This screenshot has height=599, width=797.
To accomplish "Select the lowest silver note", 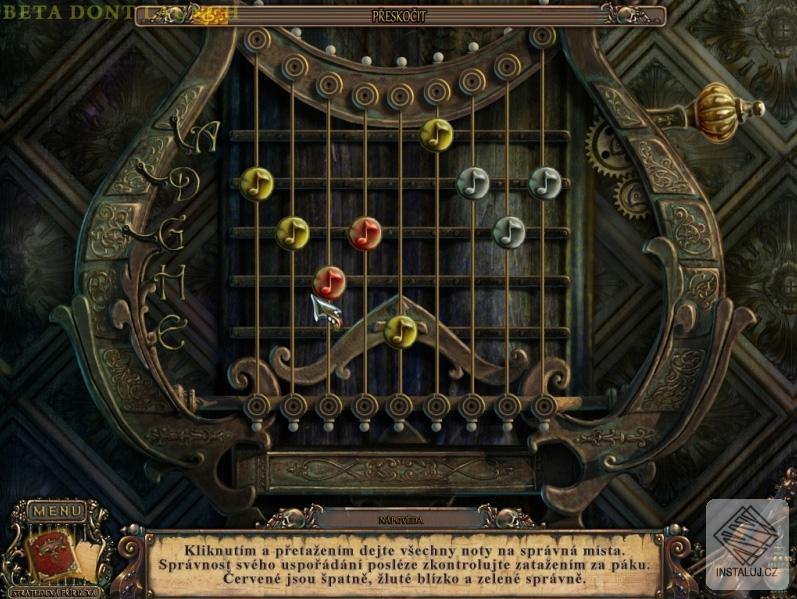I will pyautogui.click(x=509, y=232).
